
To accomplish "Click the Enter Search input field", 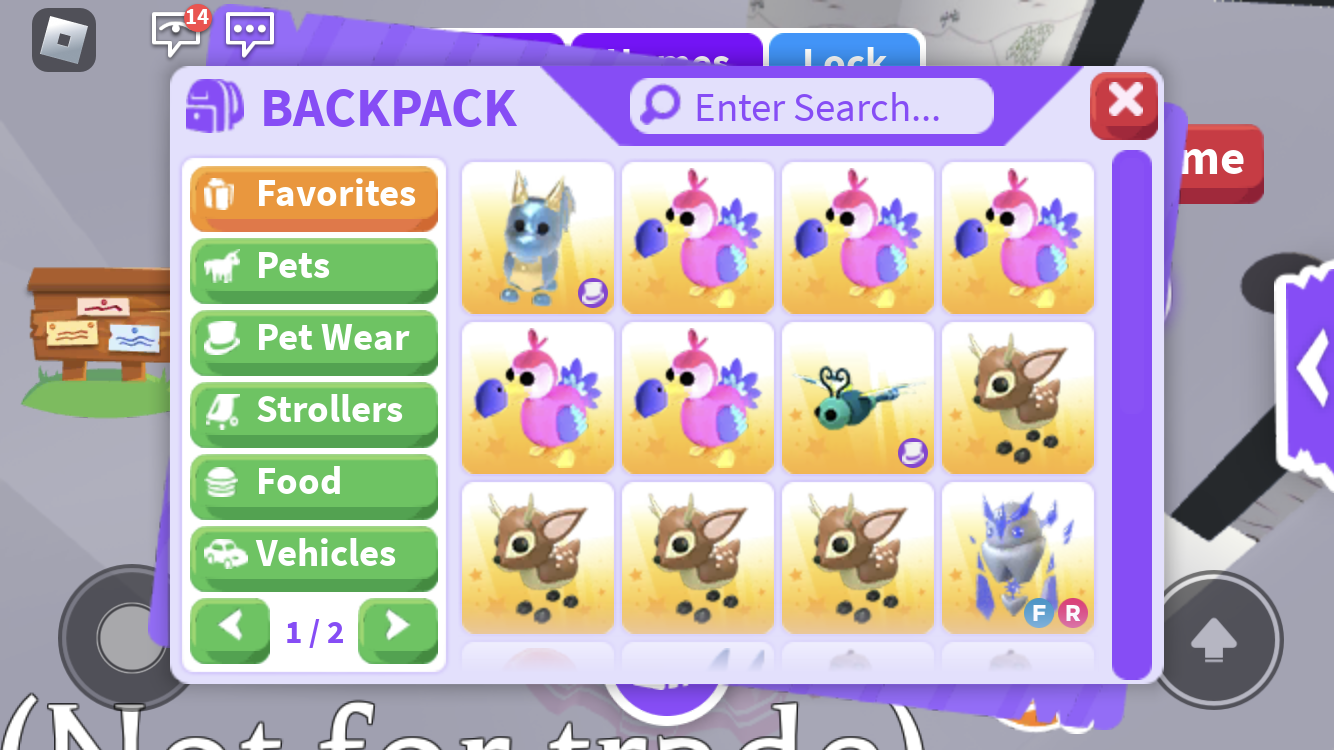I will [810, 106].
